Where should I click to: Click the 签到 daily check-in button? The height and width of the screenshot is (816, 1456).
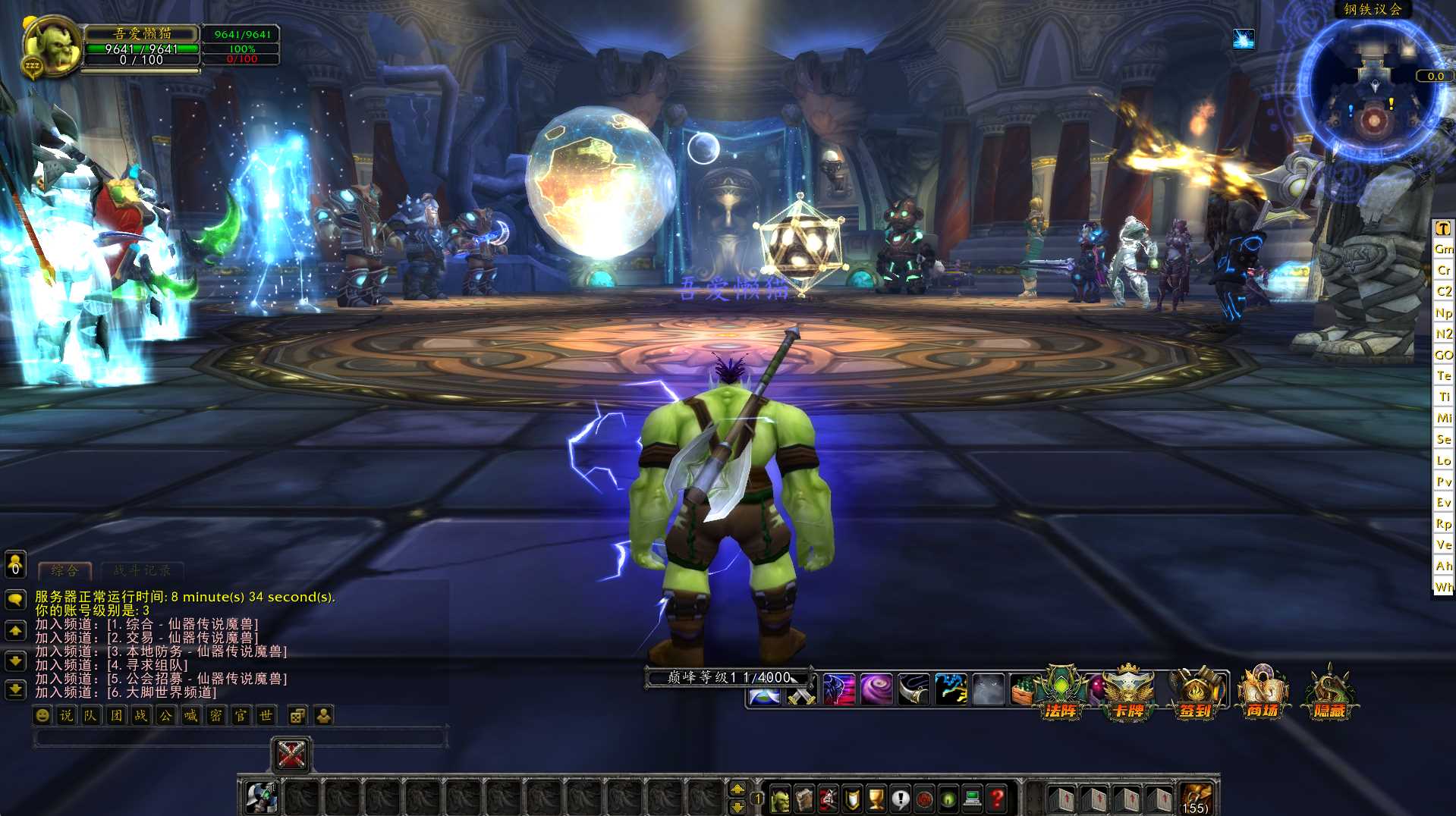click(1196, 693)
